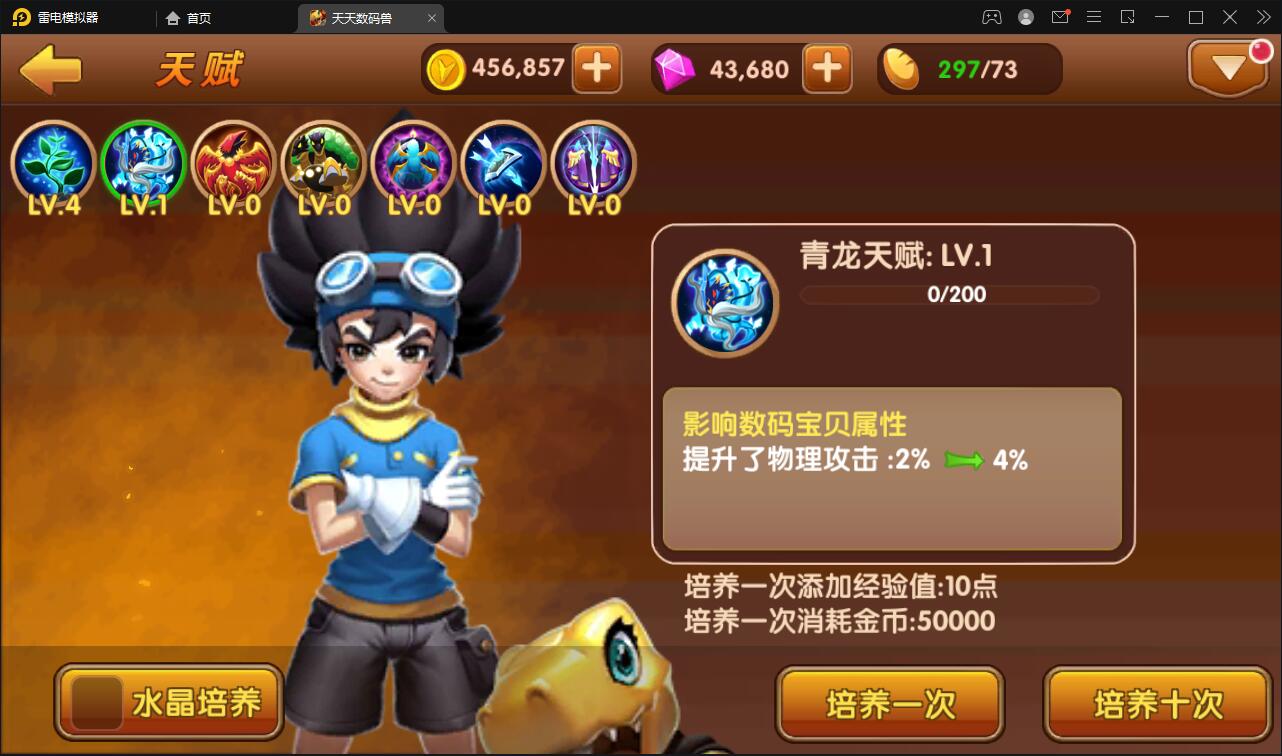Screen dimensions: 1282x756
Task: Select the blue blade talent icon
Action: coord(503,162)
